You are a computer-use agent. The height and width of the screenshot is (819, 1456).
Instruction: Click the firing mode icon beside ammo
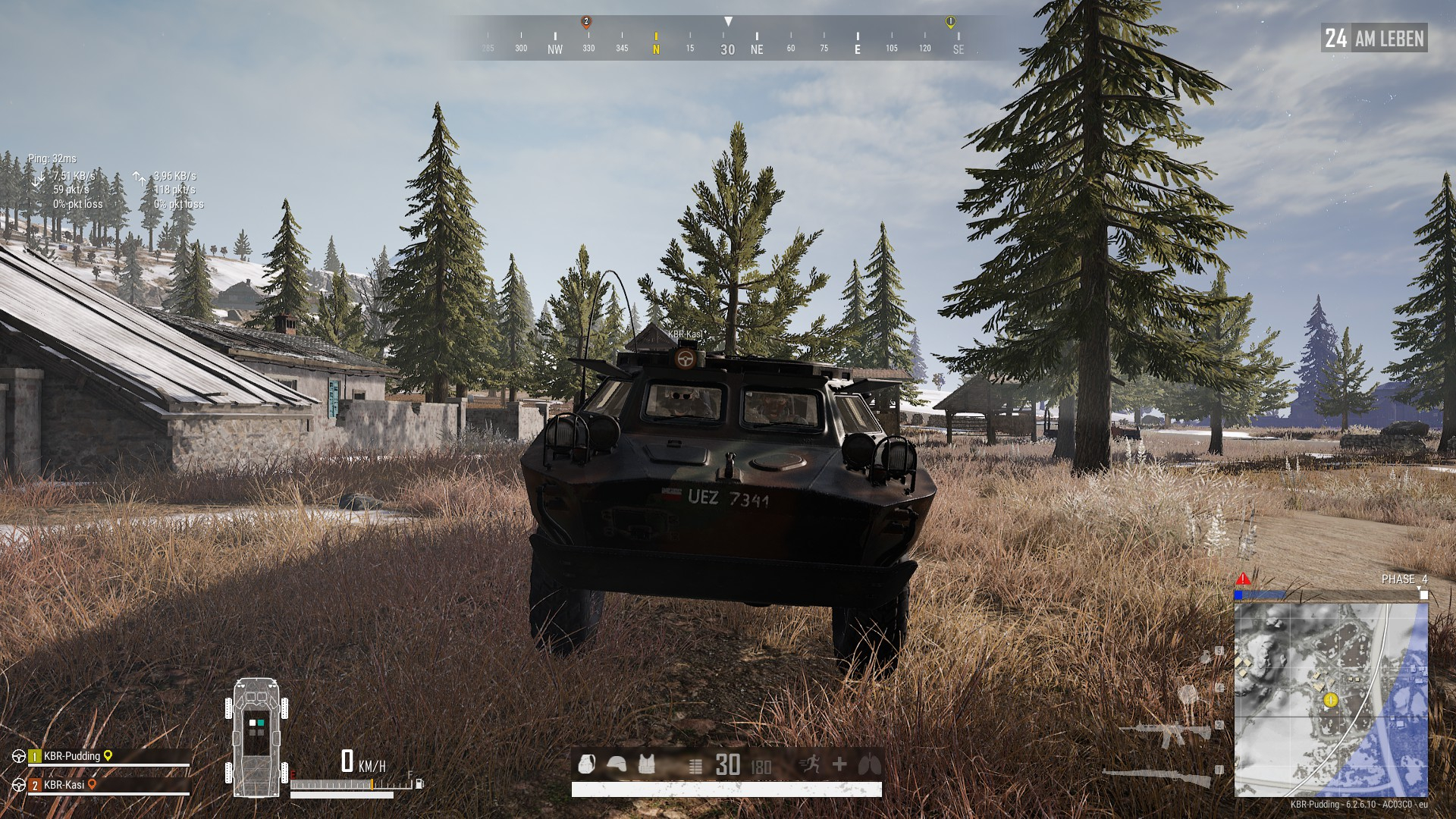(x=695, y=767)
